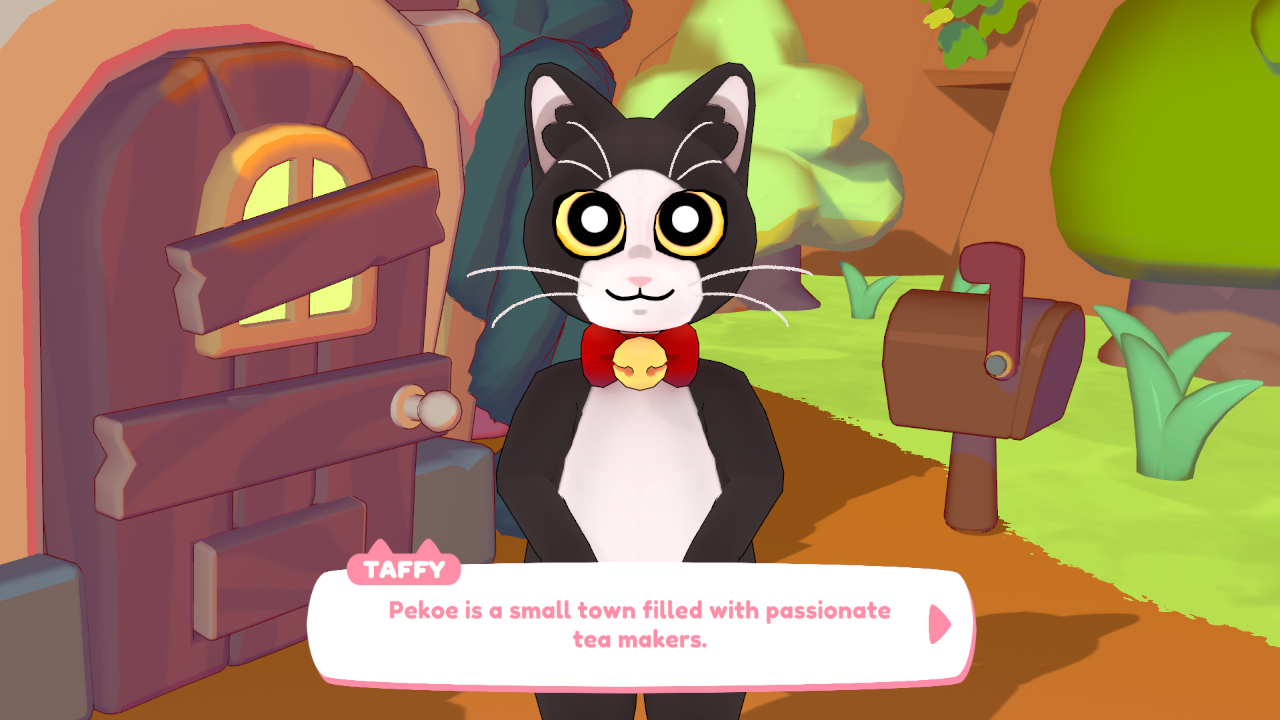This screenshot has width=1280, height=720.
Task: Click the TAFFY name tag
Action: 404,571
